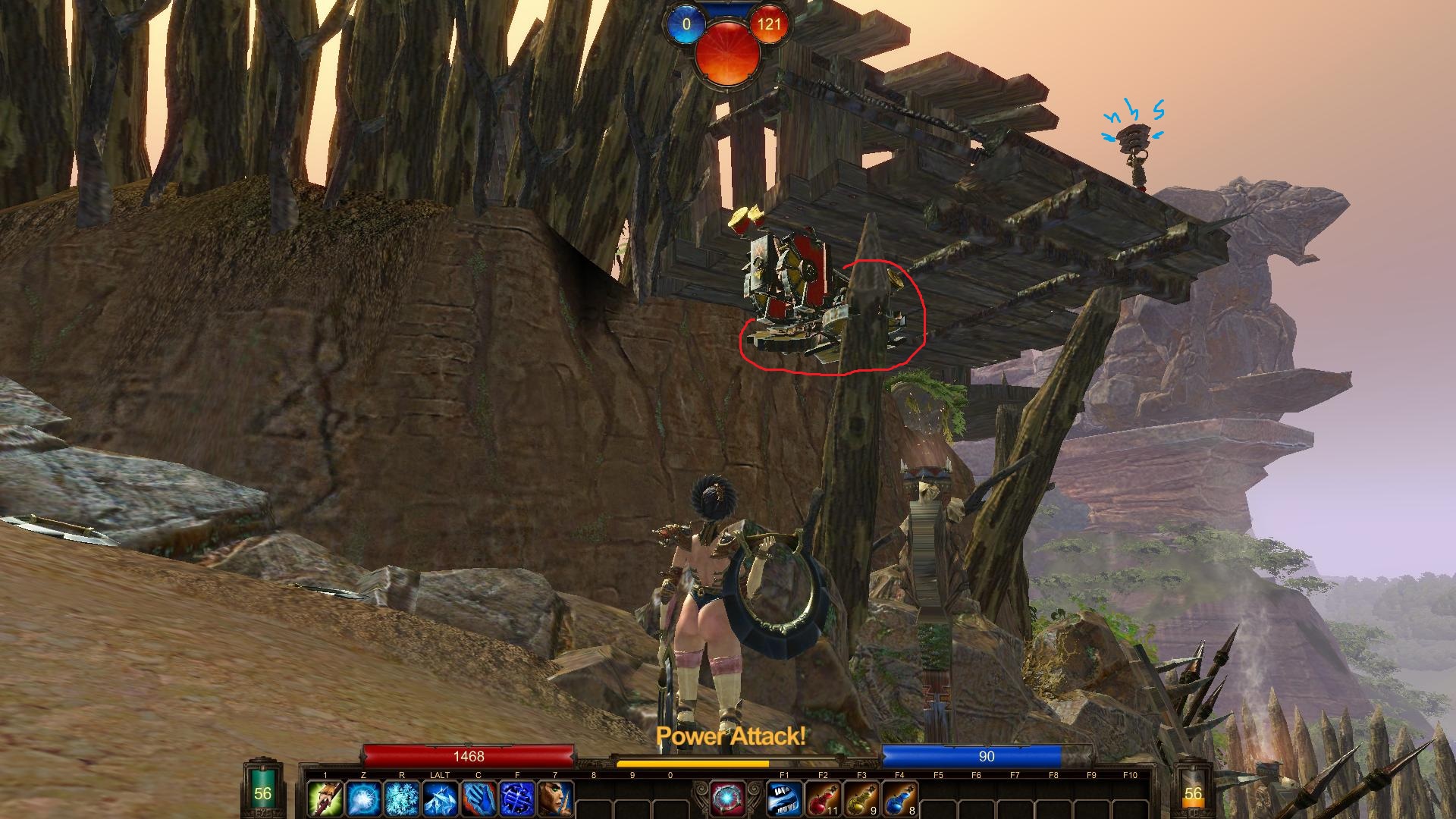Click the central red orb emblem on hotbar
Viewport: 1456px width, 819px height.
click(x=726, y=798)
